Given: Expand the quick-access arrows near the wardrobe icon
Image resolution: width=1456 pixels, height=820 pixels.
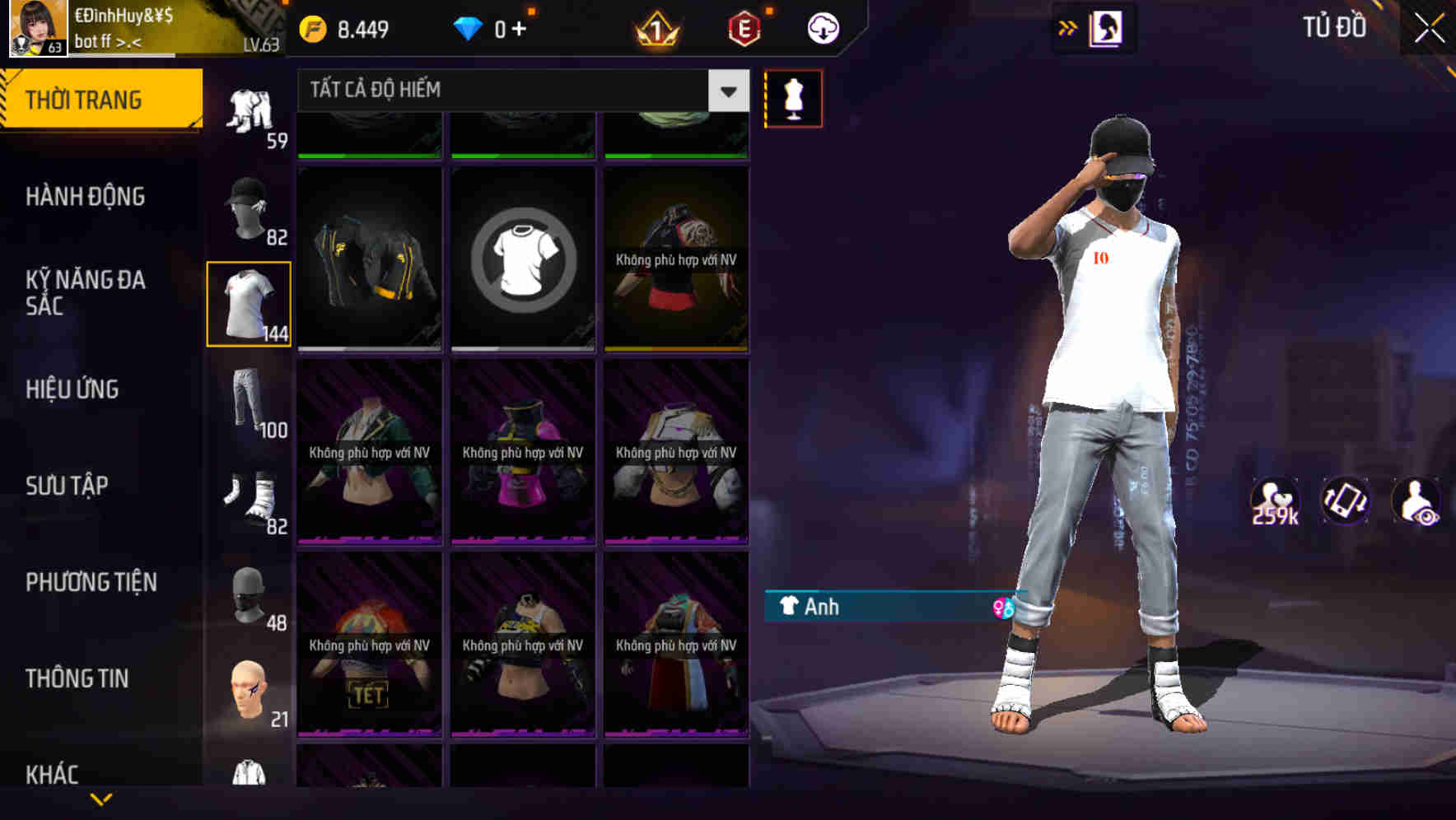Looking at the screenshot, I should click(x=1067, y=27).
